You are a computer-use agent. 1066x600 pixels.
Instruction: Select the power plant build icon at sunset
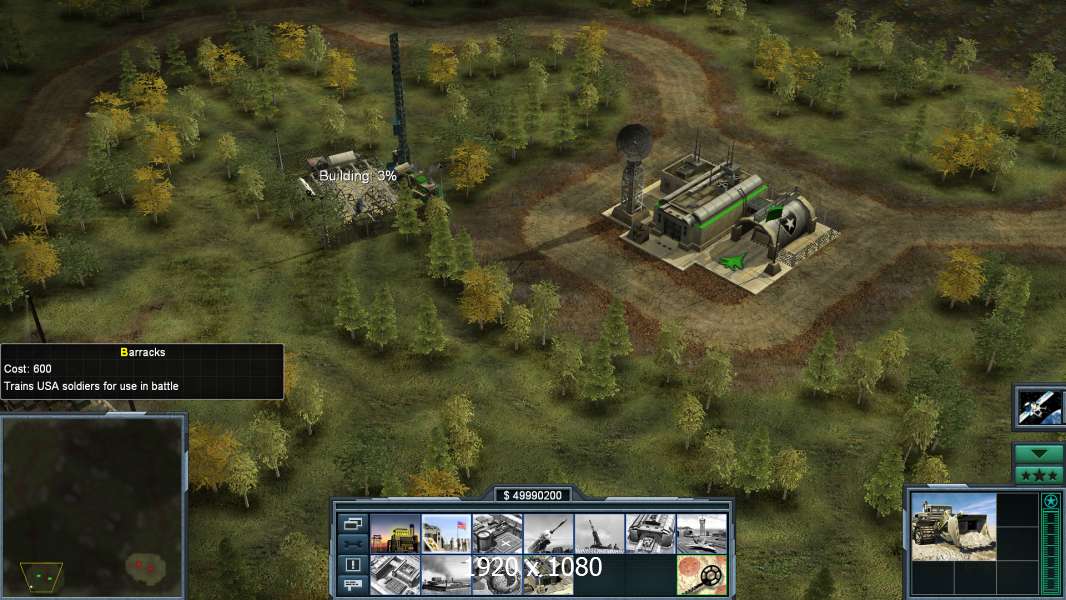click(x=395, y=534)
